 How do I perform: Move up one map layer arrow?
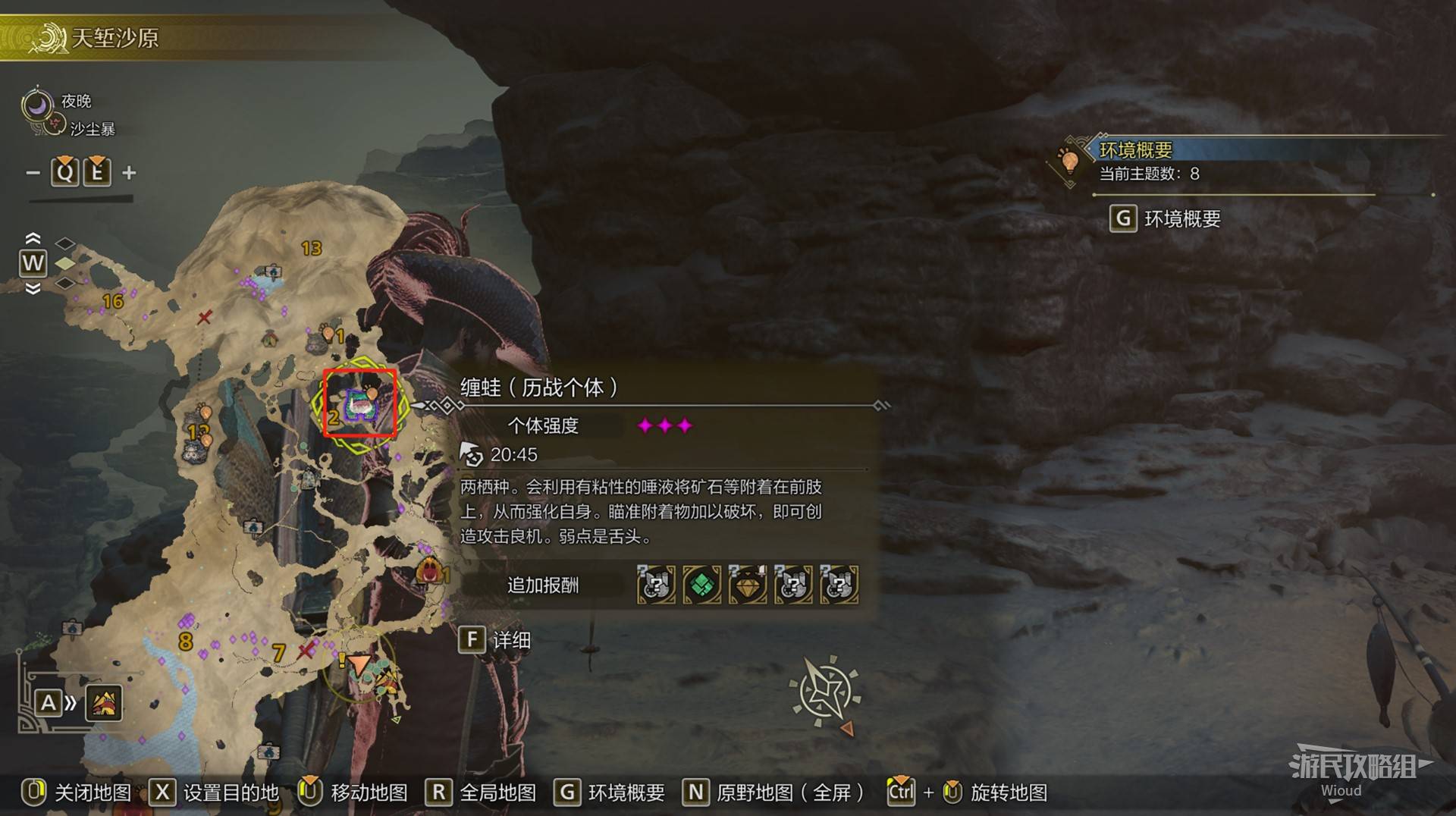pos(33,238)
